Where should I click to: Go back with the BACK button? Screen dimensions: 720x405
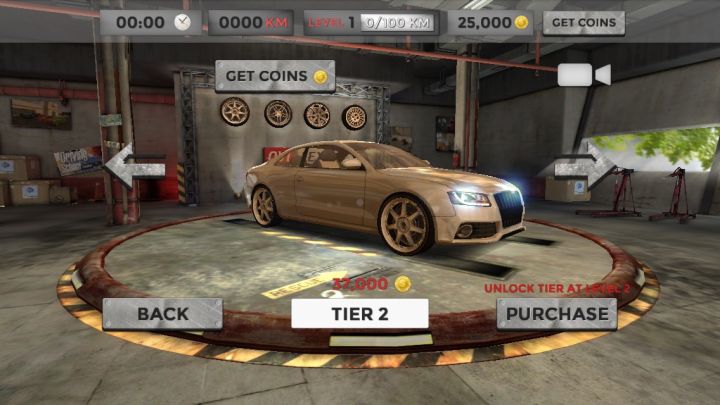(162, 313)
